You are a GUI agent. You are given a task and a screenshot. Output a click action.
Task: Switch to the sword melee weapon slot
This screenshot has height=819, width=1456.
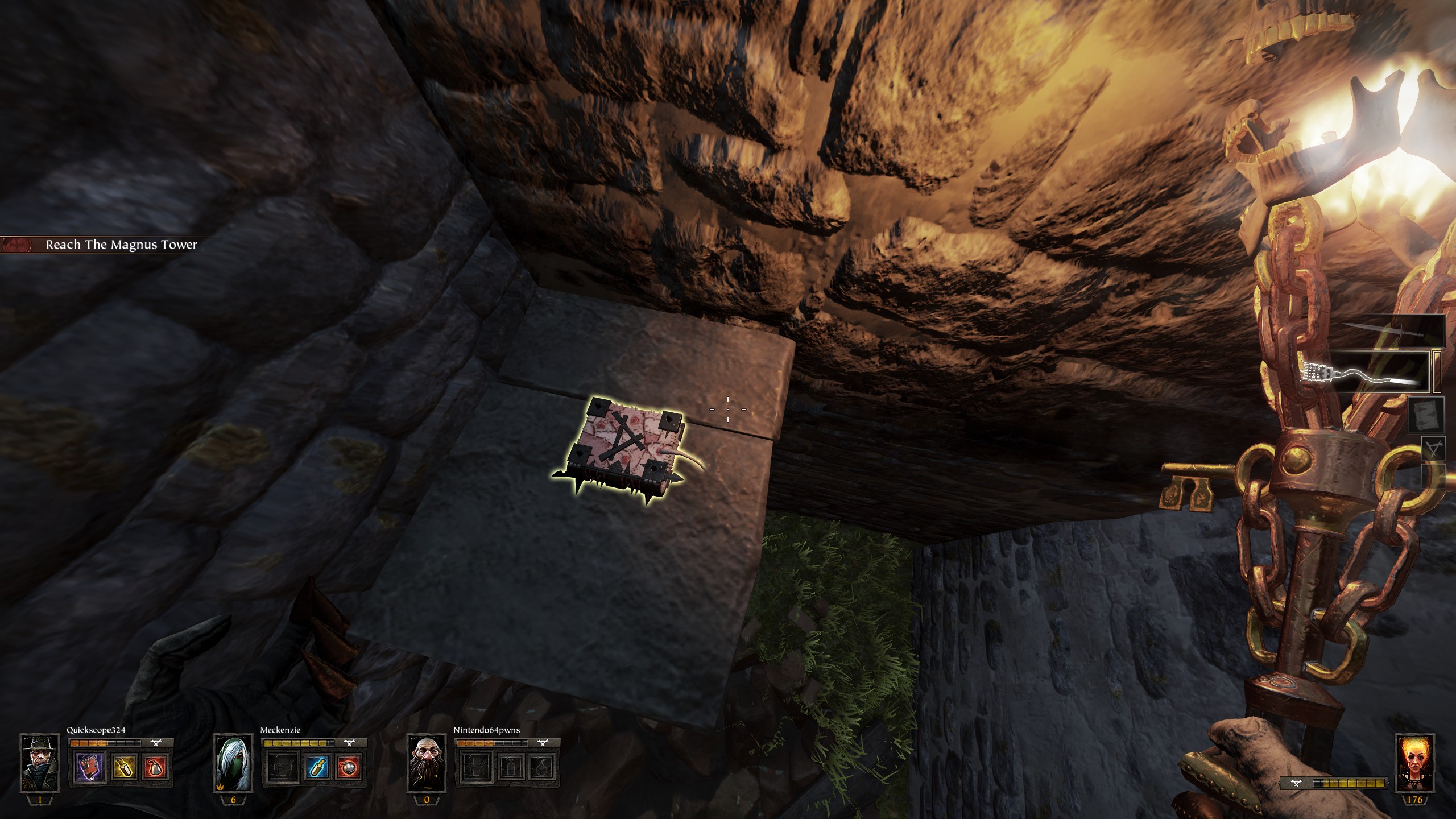[1393, 332]
